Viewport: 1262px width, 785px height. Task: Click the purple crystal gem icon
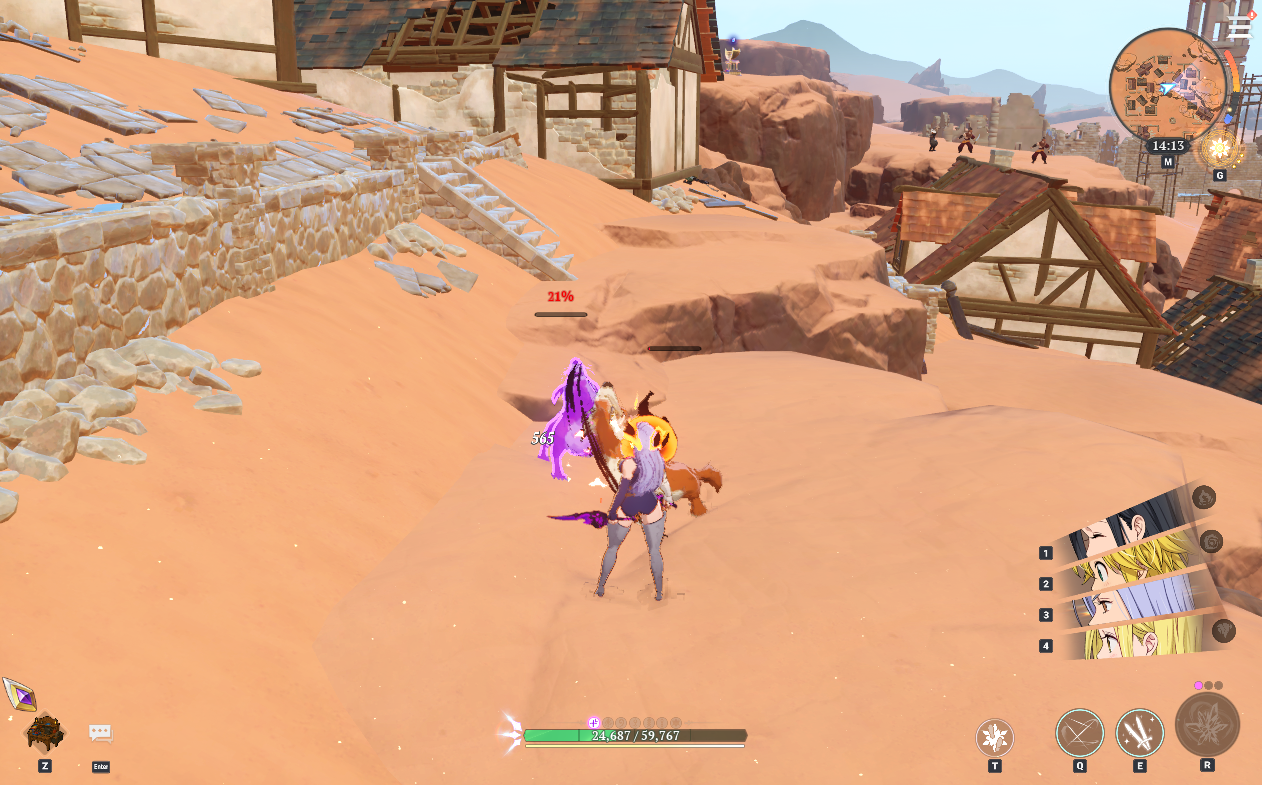coord(19,694)
